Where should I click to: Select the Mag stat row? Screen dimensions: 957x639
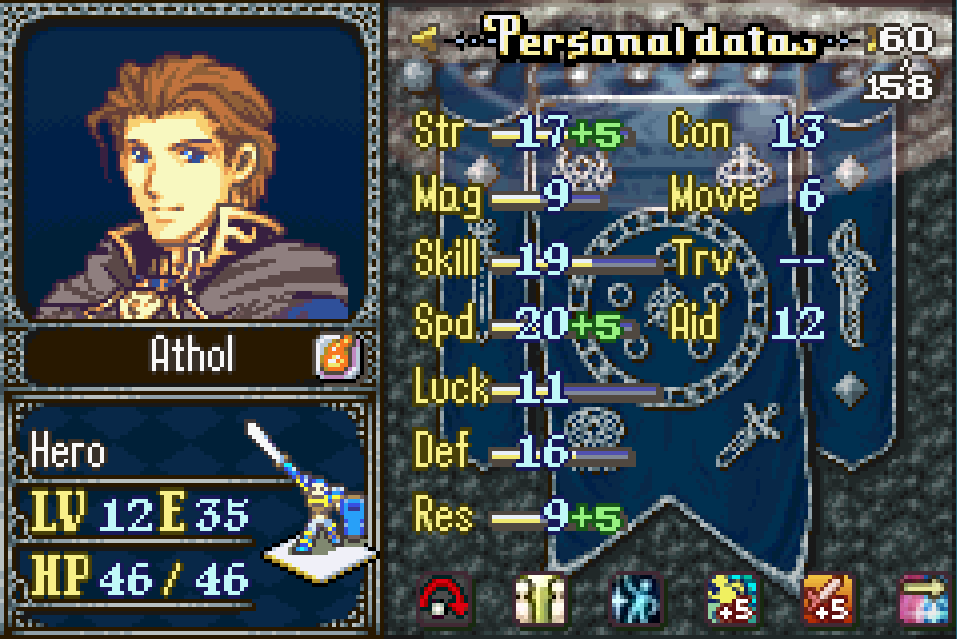510,197
